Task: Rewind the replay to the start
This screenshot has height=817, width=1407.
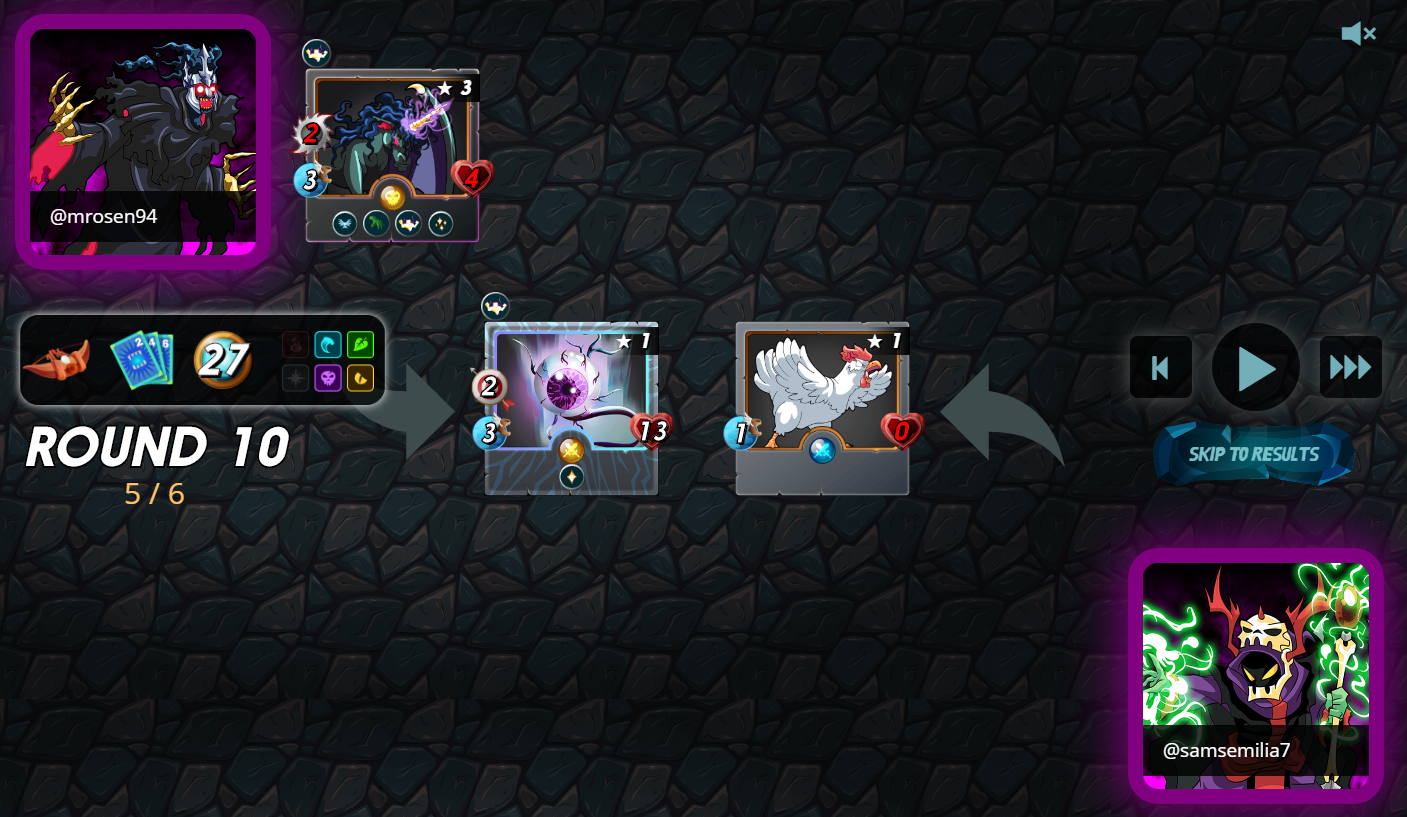Action: click(1160, 367)
